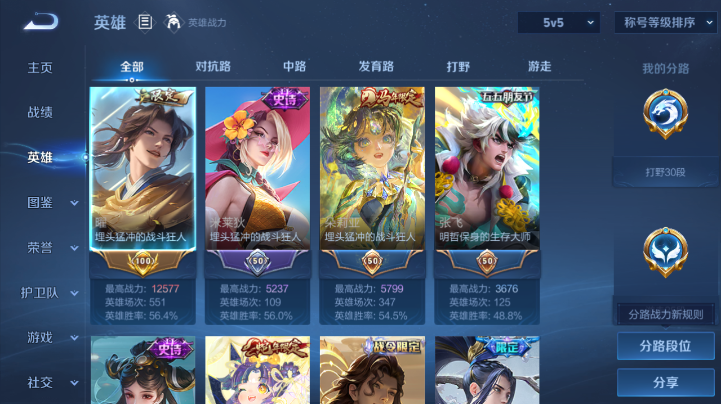Viewport: 721px width, 404px height.
Task: Switch to the 游走 tab
Action: click(539, 67)
